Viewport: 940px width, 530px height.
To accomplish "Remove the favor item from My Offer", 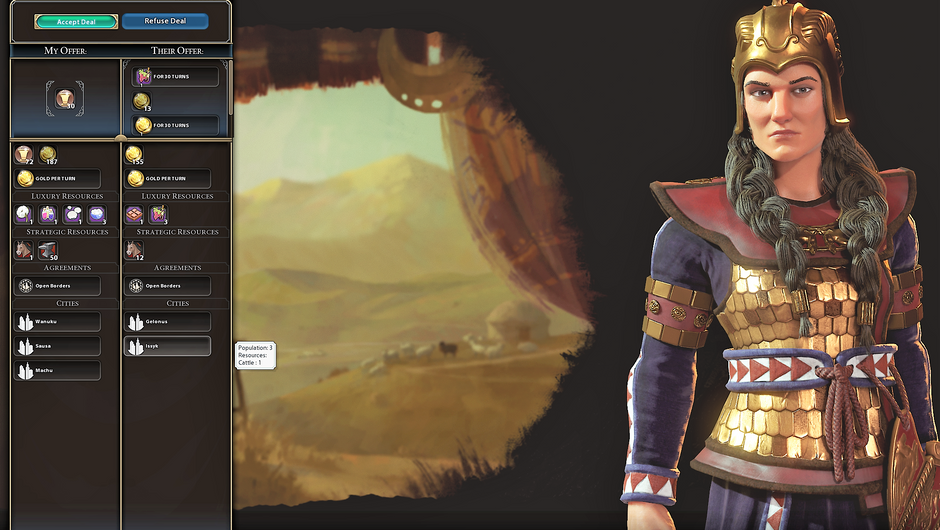I will [65, 98].
